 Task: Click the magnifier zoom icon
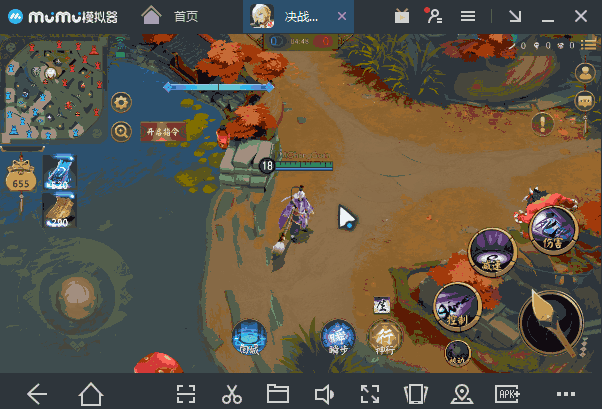pyautogui.click(x=122, y=131)
